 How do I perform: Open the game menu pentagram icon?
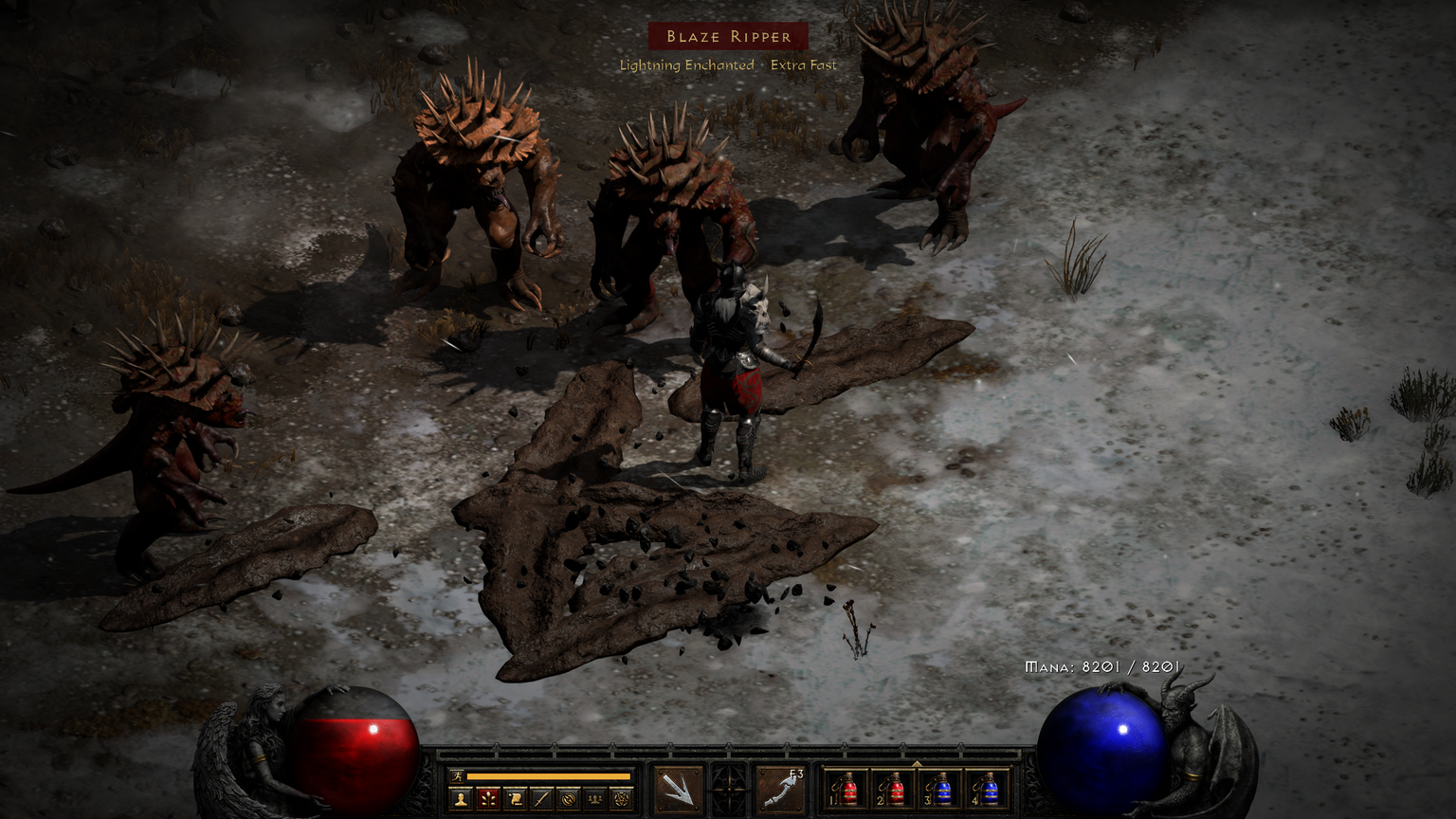(x=621, y=799)
